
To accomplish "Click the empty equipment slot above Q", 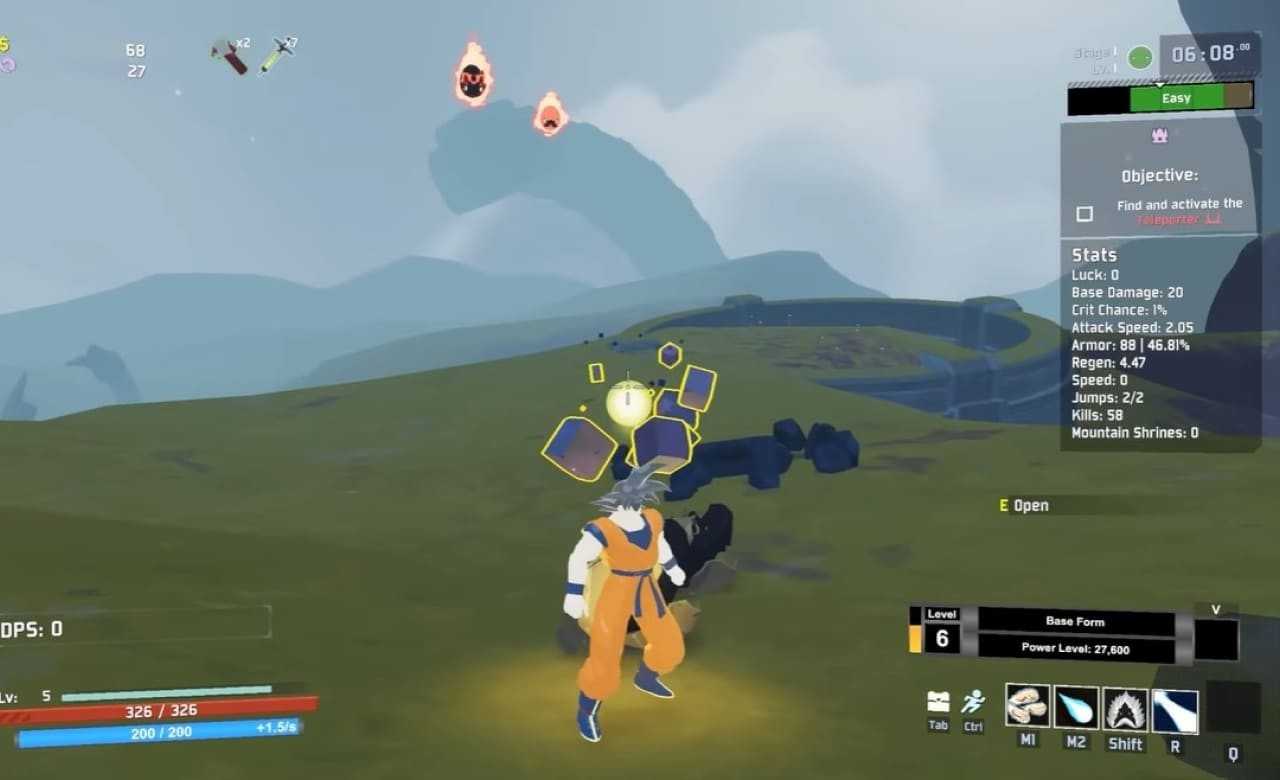I will click(x=1232, y=707).
